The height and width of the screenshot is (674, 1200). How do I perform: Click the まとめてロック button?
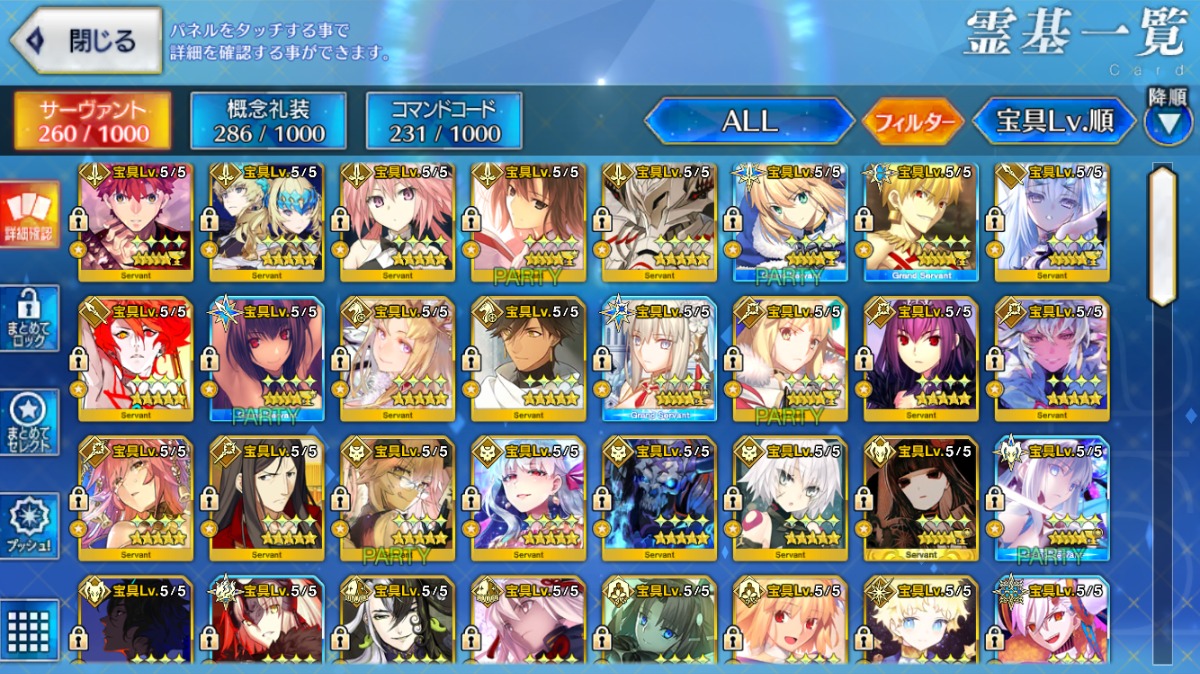(x=29, y=319)
